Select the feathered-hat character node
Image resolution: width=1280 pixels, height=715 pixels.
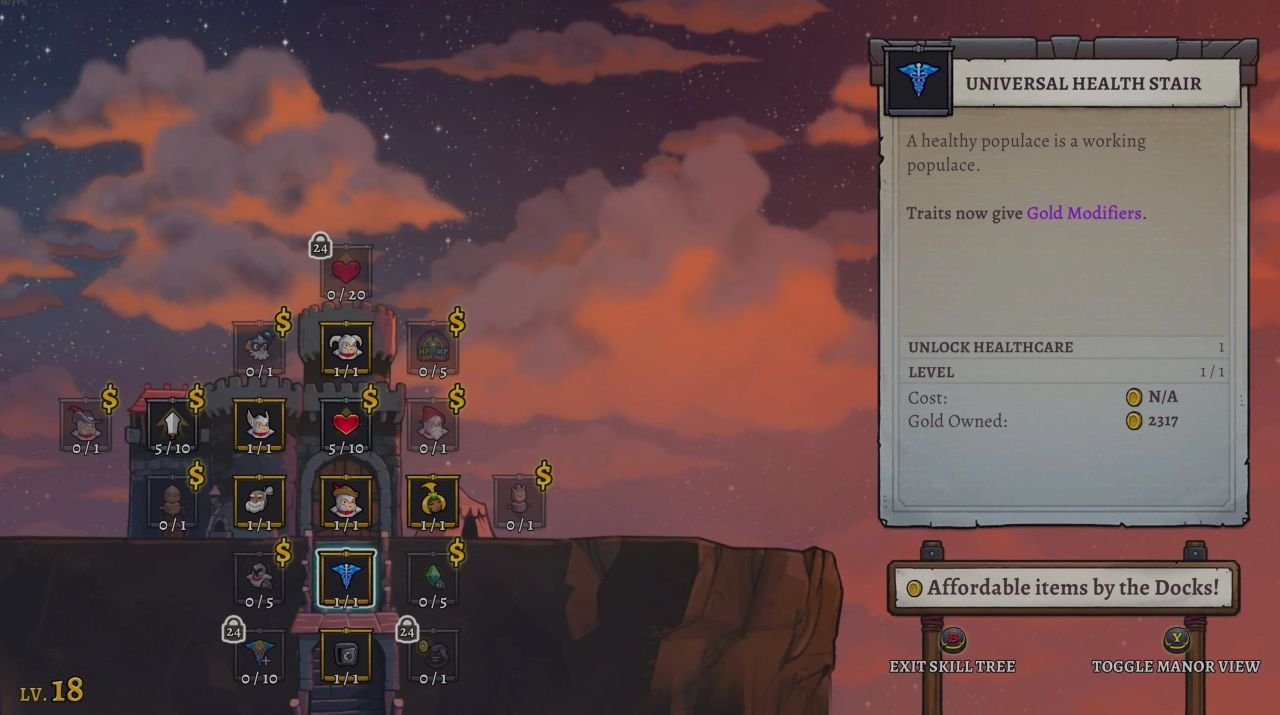coord(86,423)
